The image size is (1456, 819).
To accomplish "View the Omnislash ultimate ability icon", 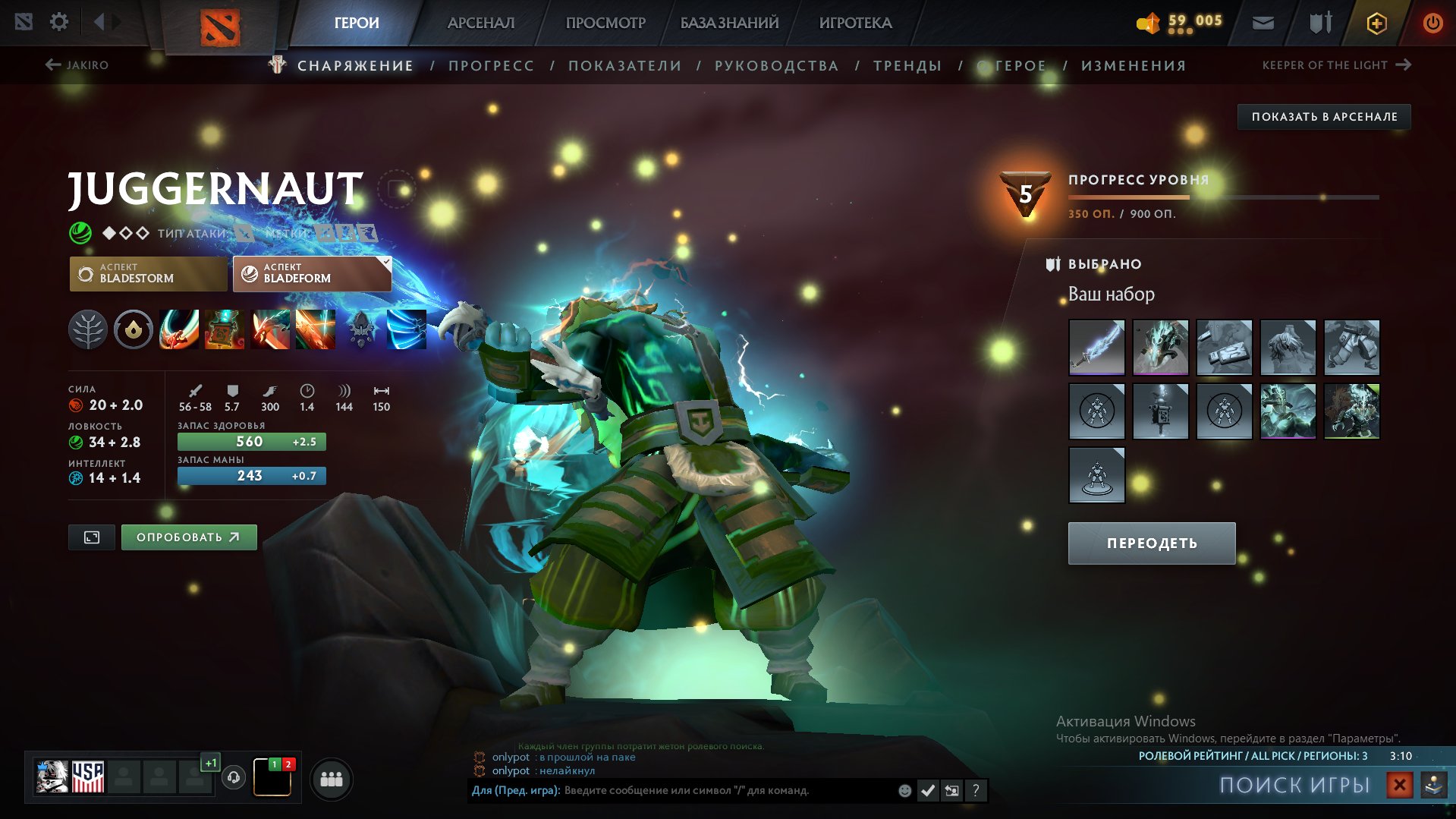I will [x=315, y=330].
